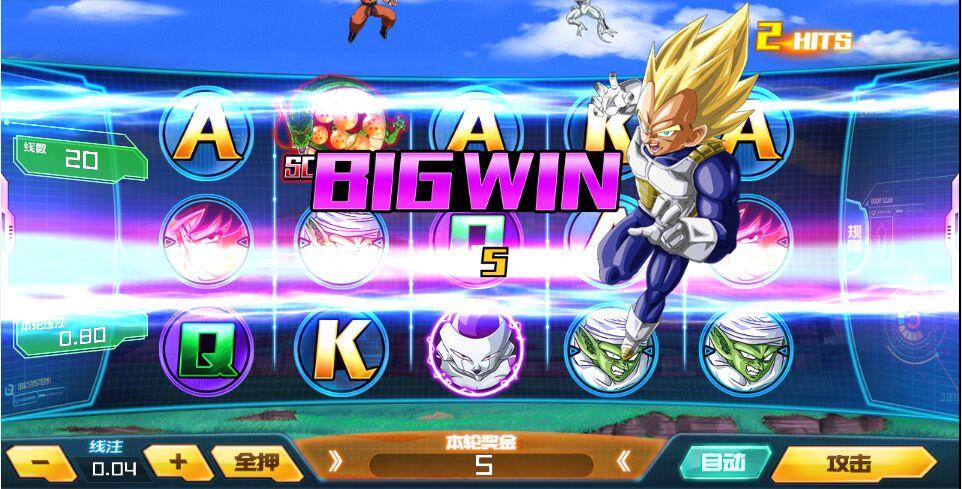Increase the line bet with the plus button

tap(177, 462)
